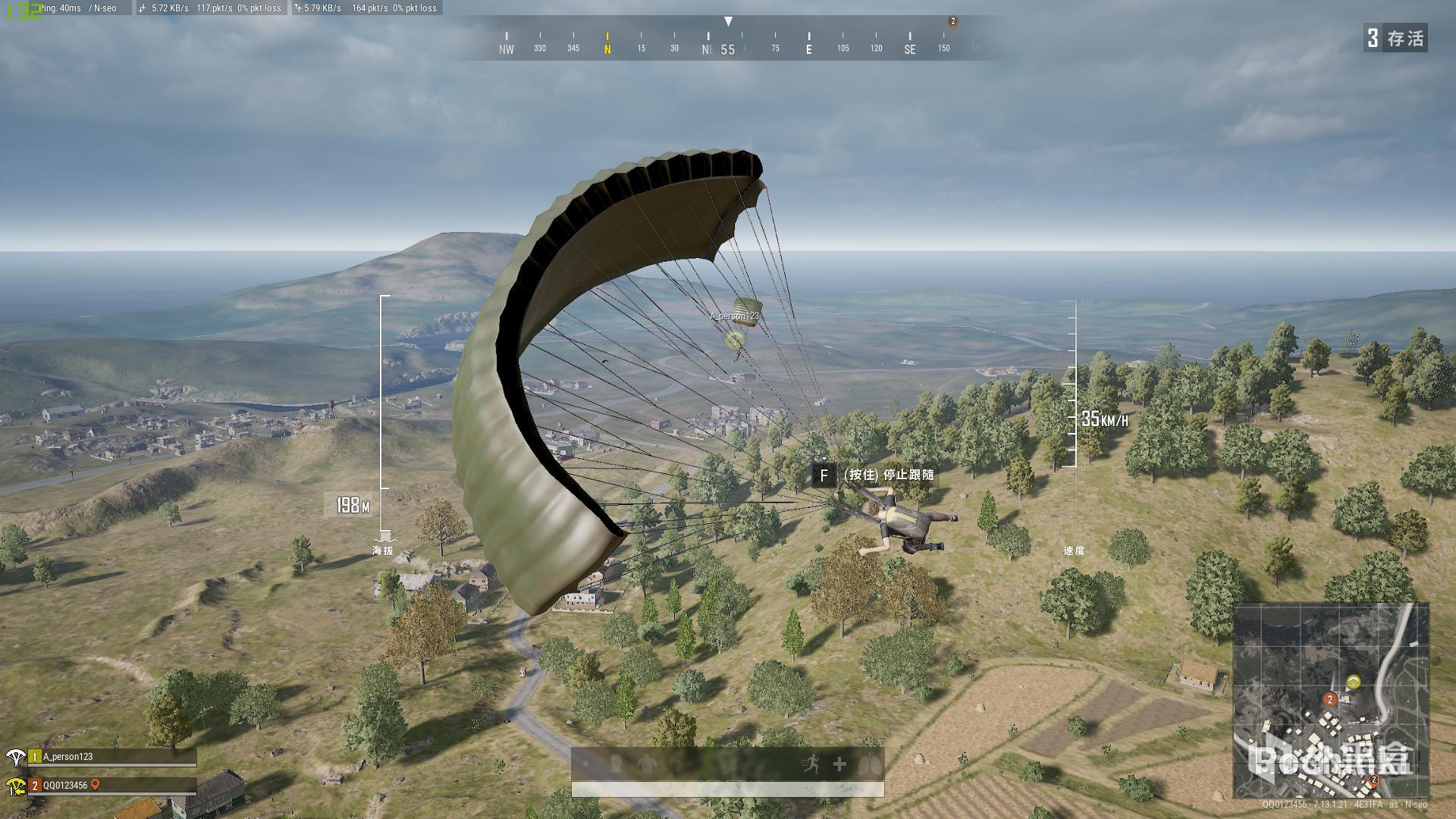The image size is (1456, 819).
Task: Click the orange circle 2 marker on minimap
Action: [1329, 699]
